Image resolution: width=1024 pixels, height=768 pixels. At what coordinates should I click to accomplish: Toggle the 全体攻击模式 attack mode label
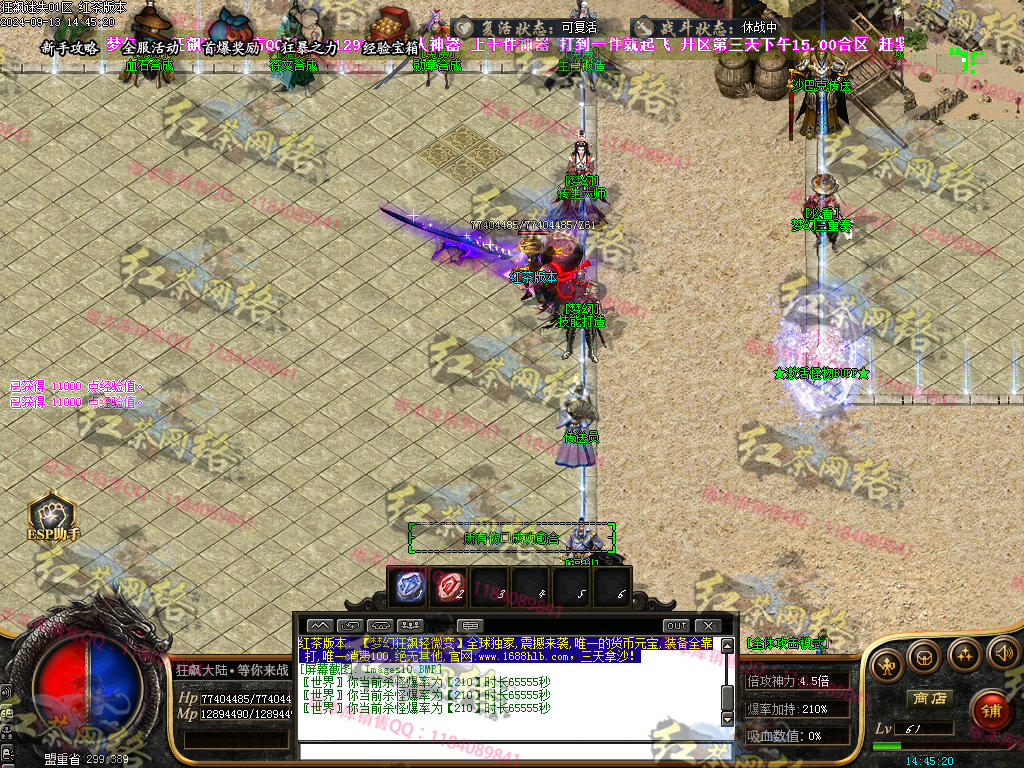coord(791,643)
